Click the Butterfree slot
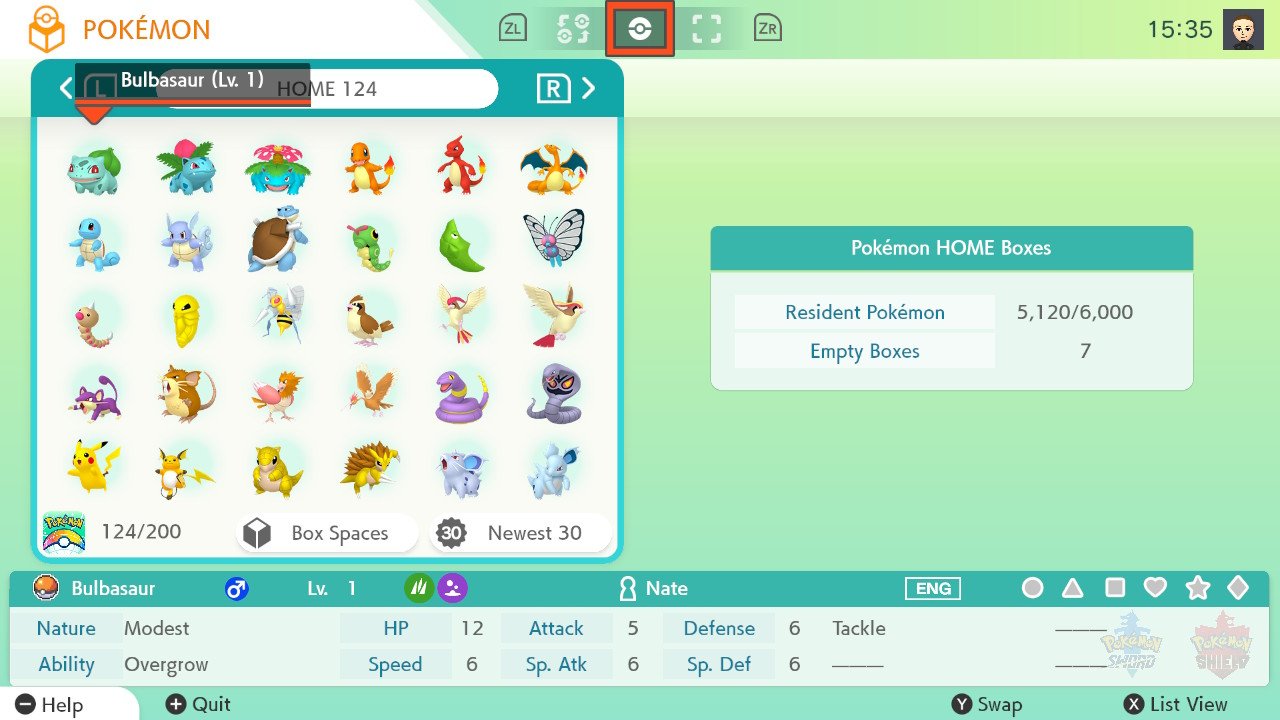 point(553,239)
